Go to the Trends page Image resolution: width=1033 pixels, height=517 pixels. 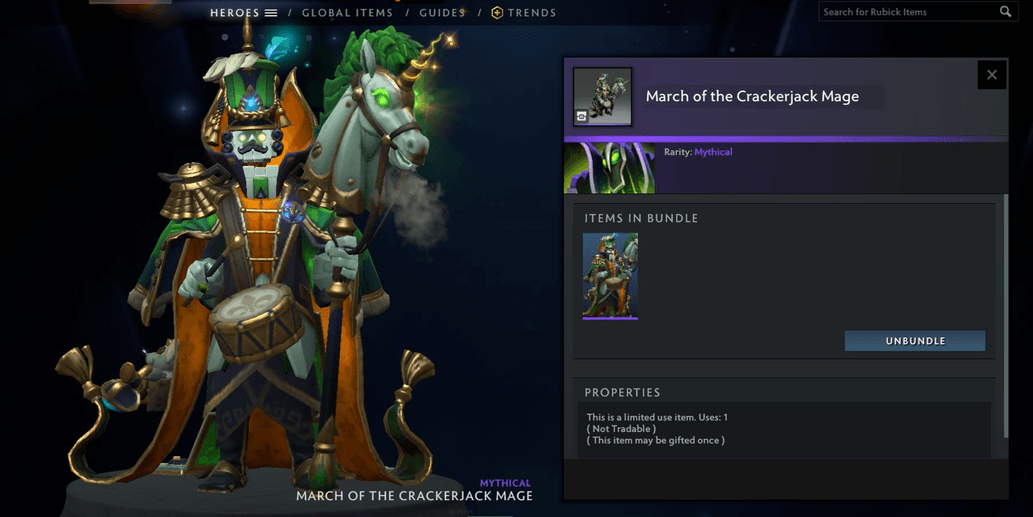click(523, 13)
